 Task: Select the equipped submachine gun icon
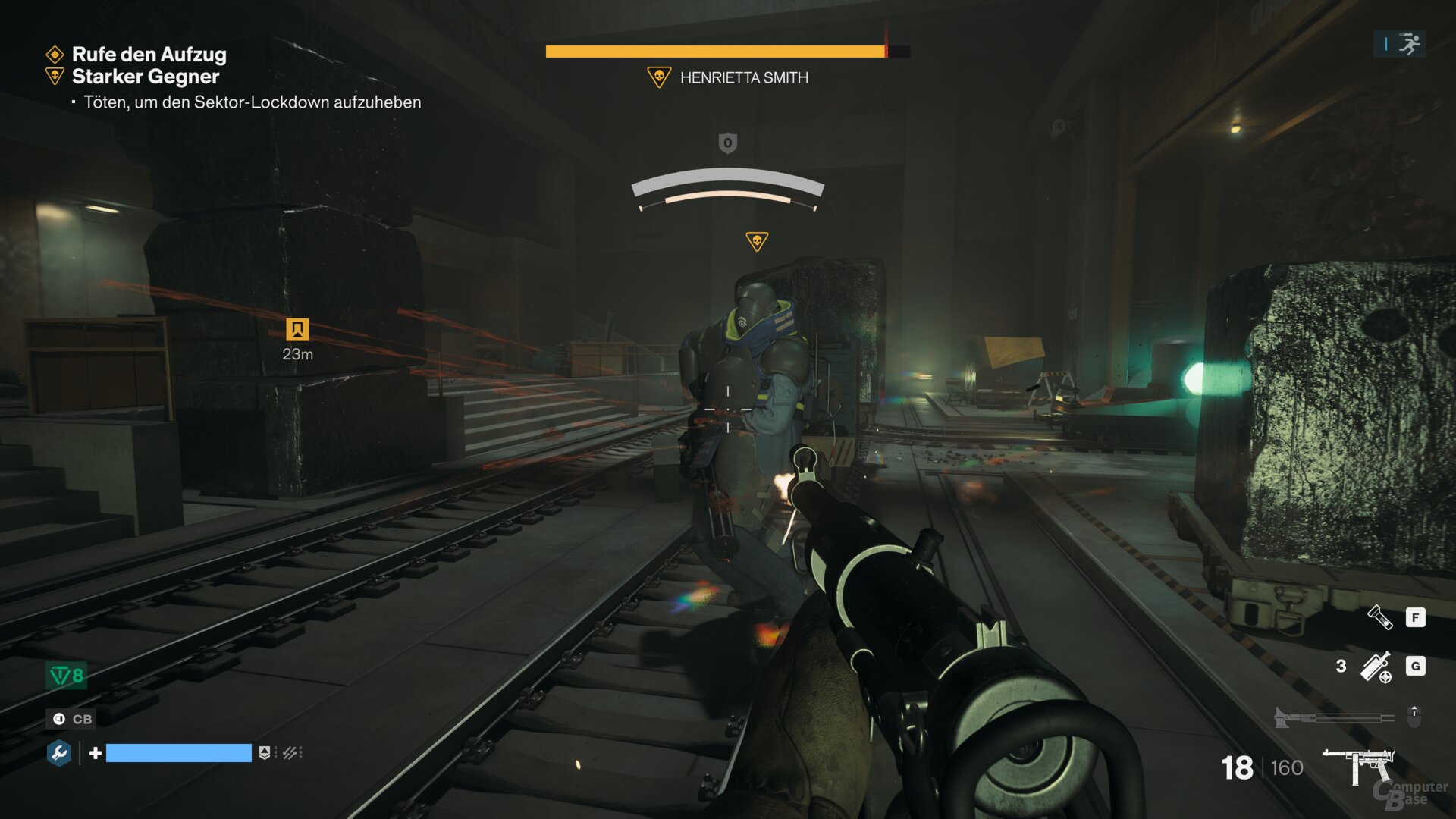coord(1358,765)
